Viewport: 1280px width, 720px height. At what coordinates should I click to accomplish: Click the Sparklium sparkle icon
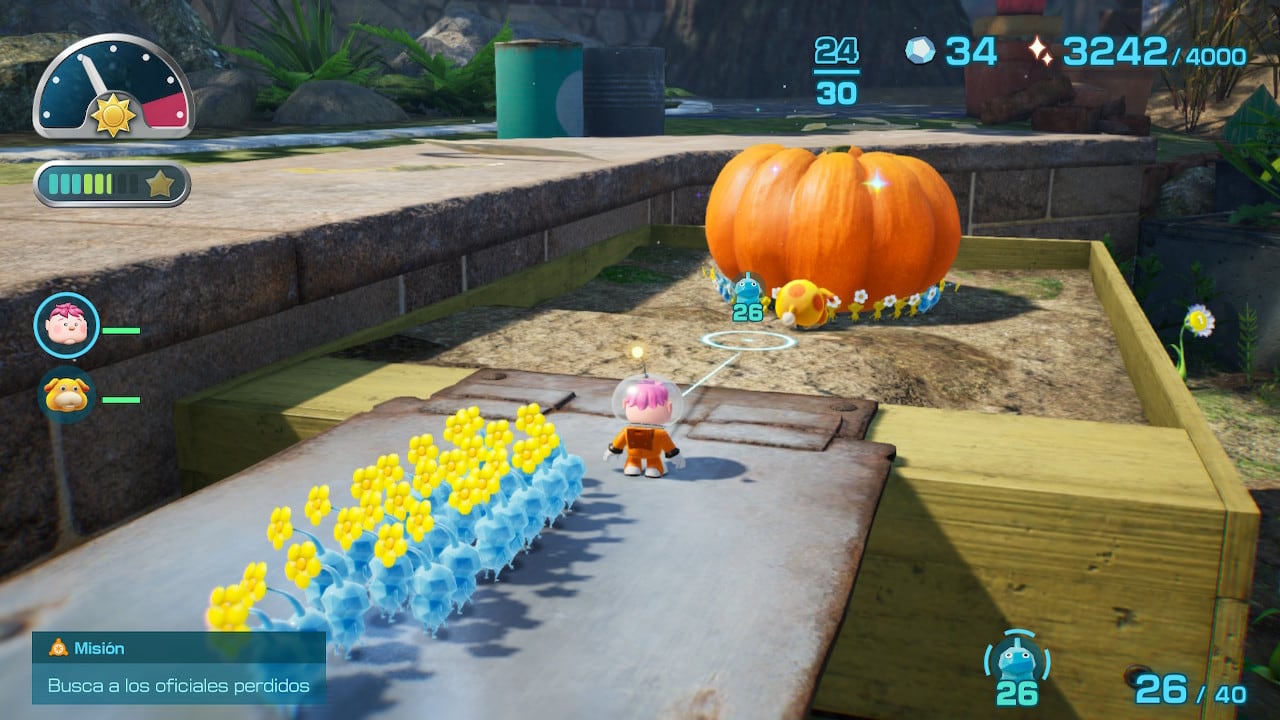(1040, 51)
